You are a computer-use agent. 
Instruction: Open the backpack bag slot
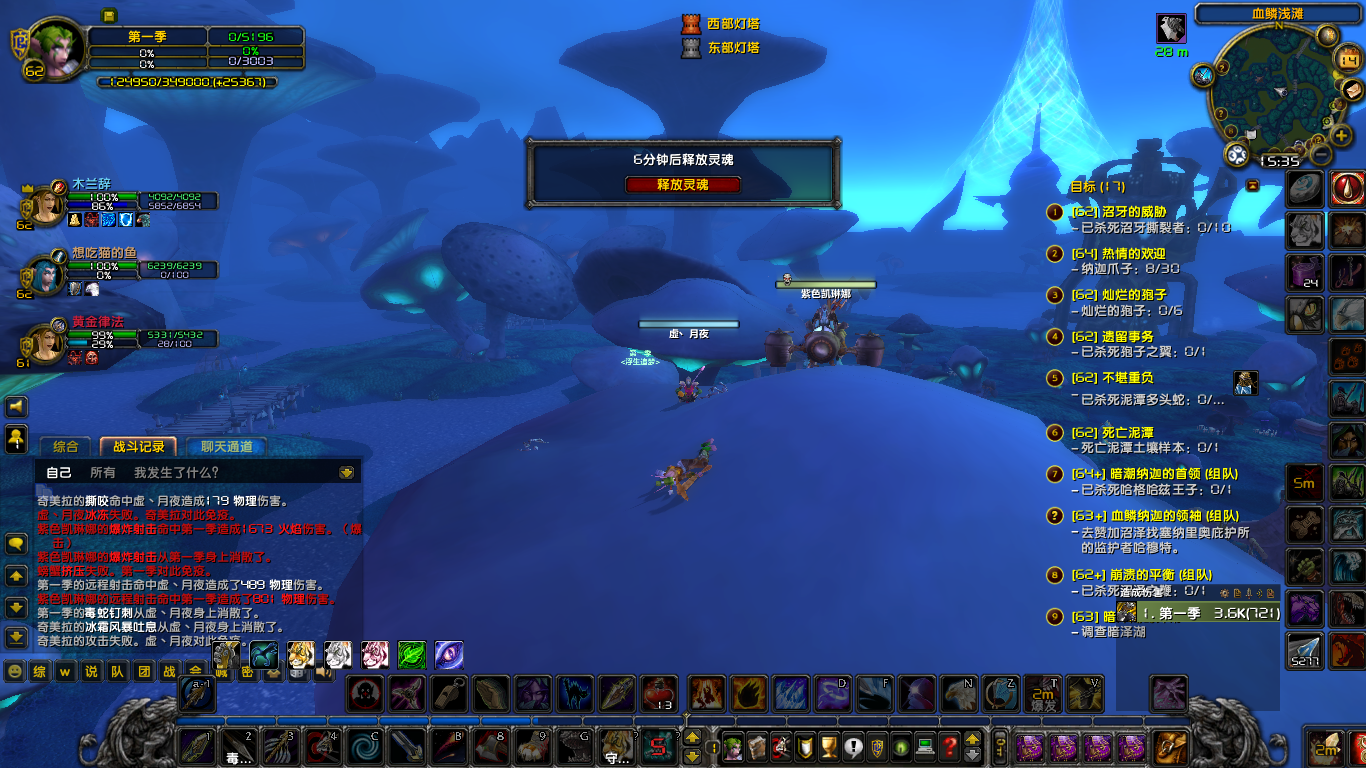tap(1170, 746)
